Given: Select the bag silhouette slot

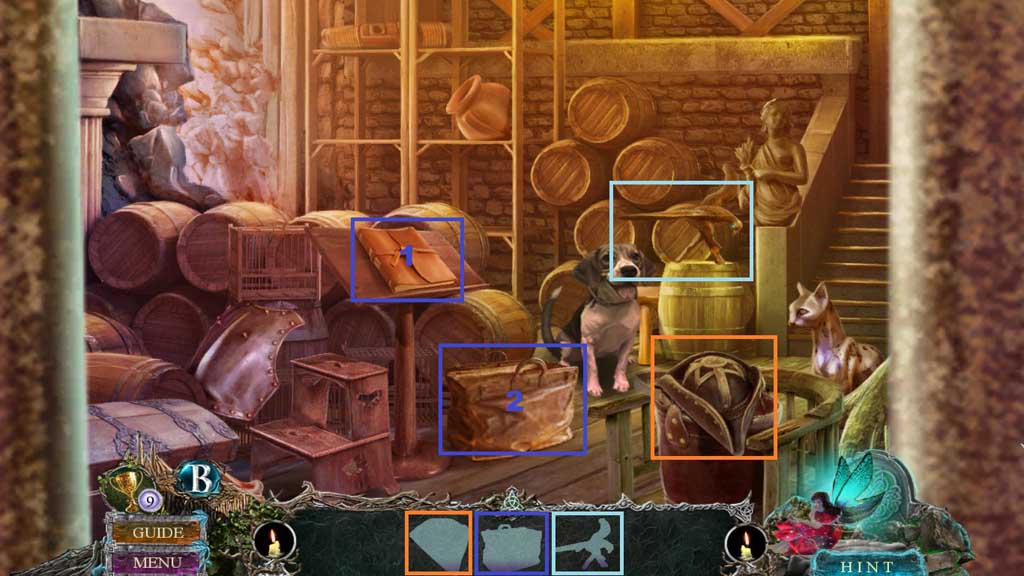Looking at the screenshot, I should (x=512, y=543).
